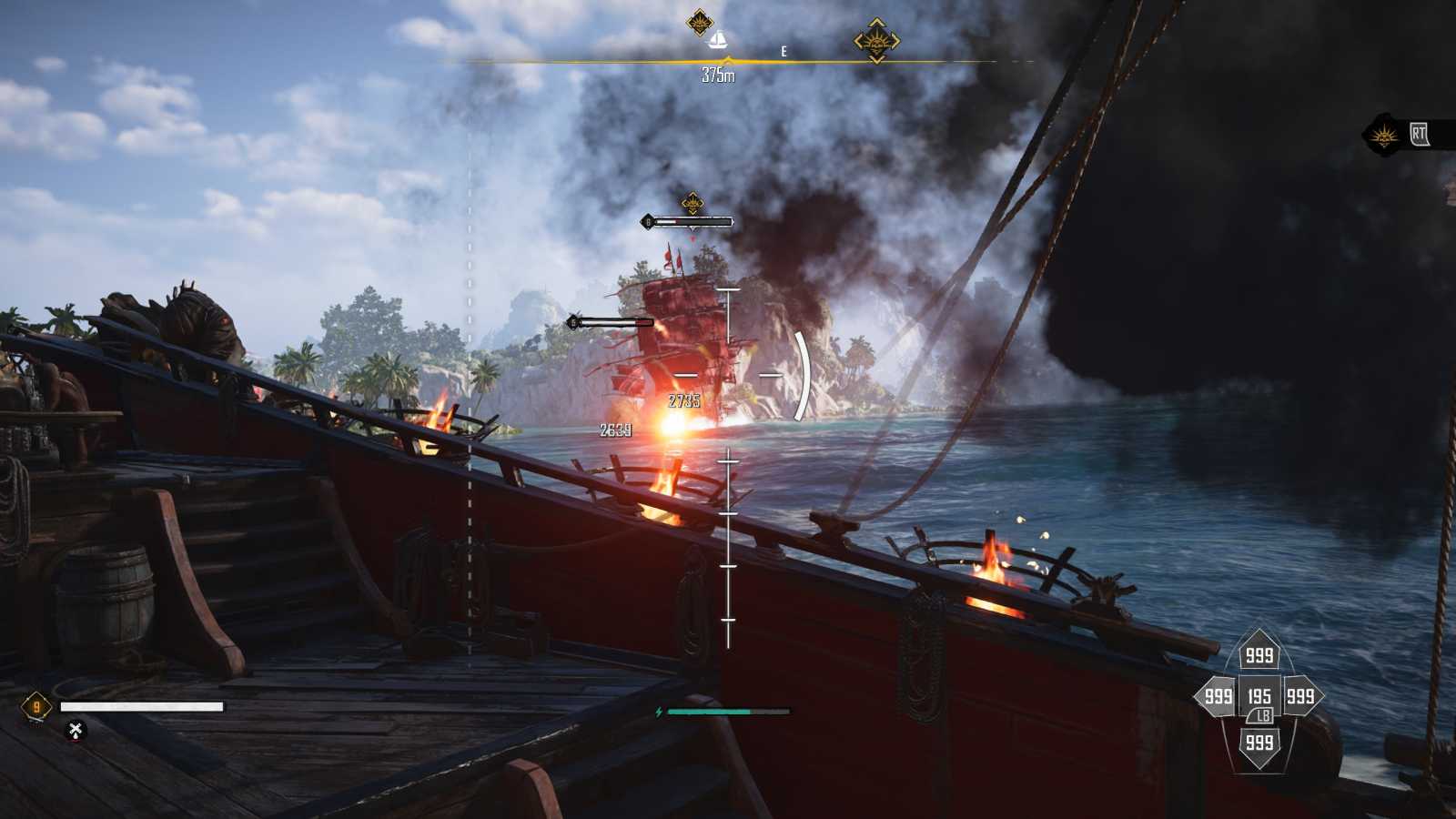Select the center weapon slot showing 195
The image size is (1456, 819).
pyautogui.click(x=1259, y=697)
